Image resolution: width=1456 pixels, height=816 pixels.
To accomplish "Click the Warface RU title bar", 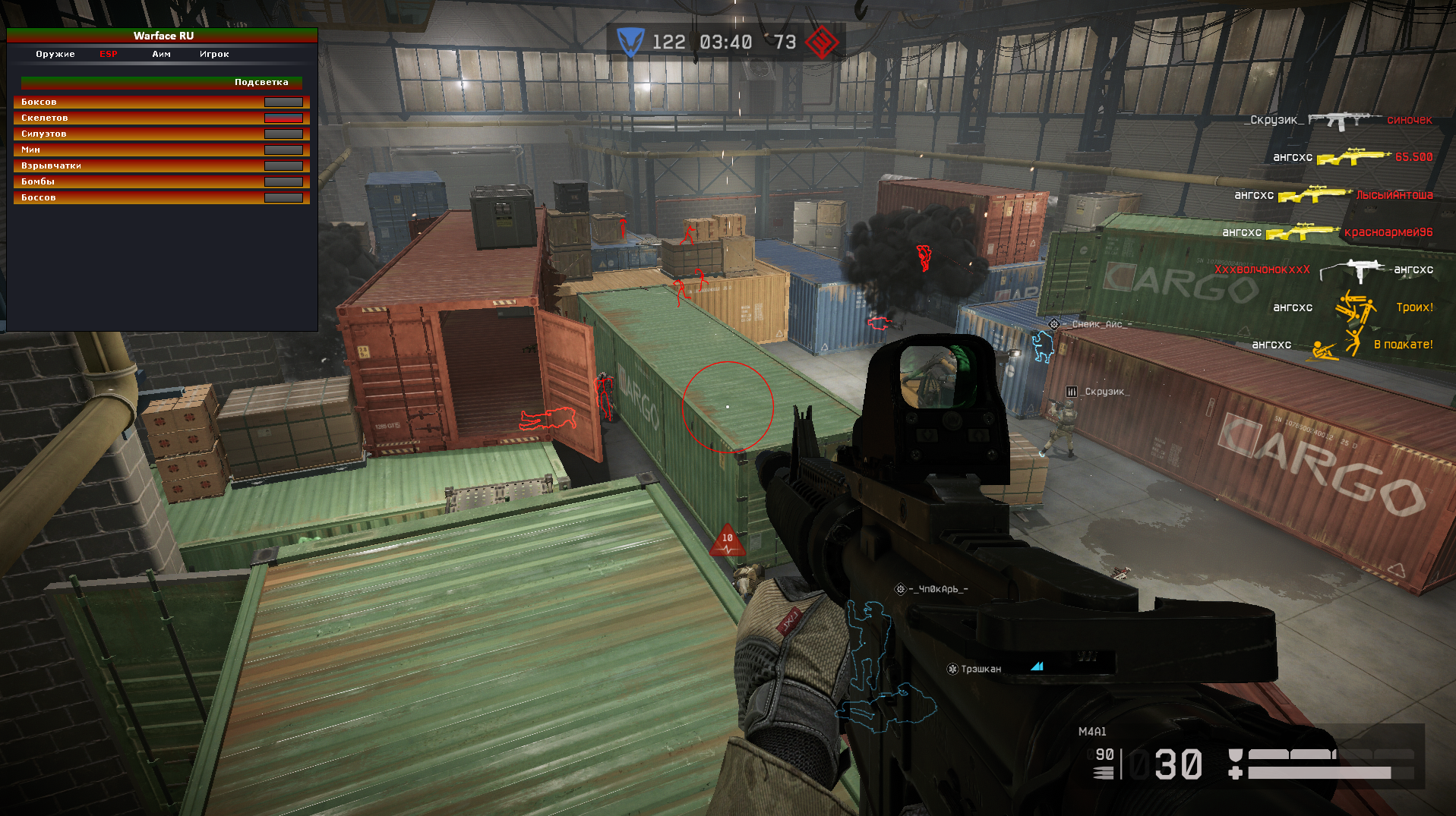I will click(x=163, y=36).
